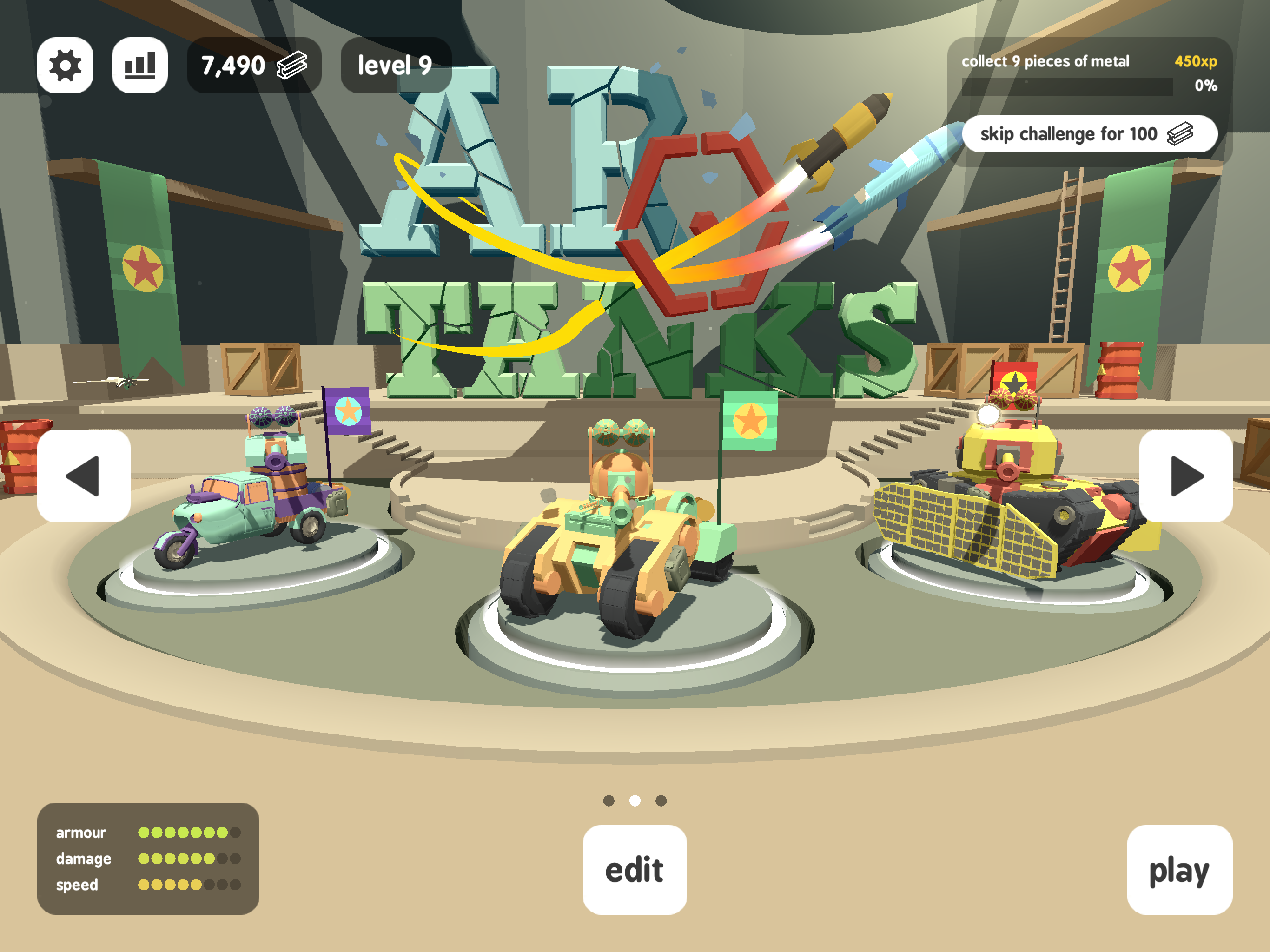Edit the selected tank

(x=635, y=869)
